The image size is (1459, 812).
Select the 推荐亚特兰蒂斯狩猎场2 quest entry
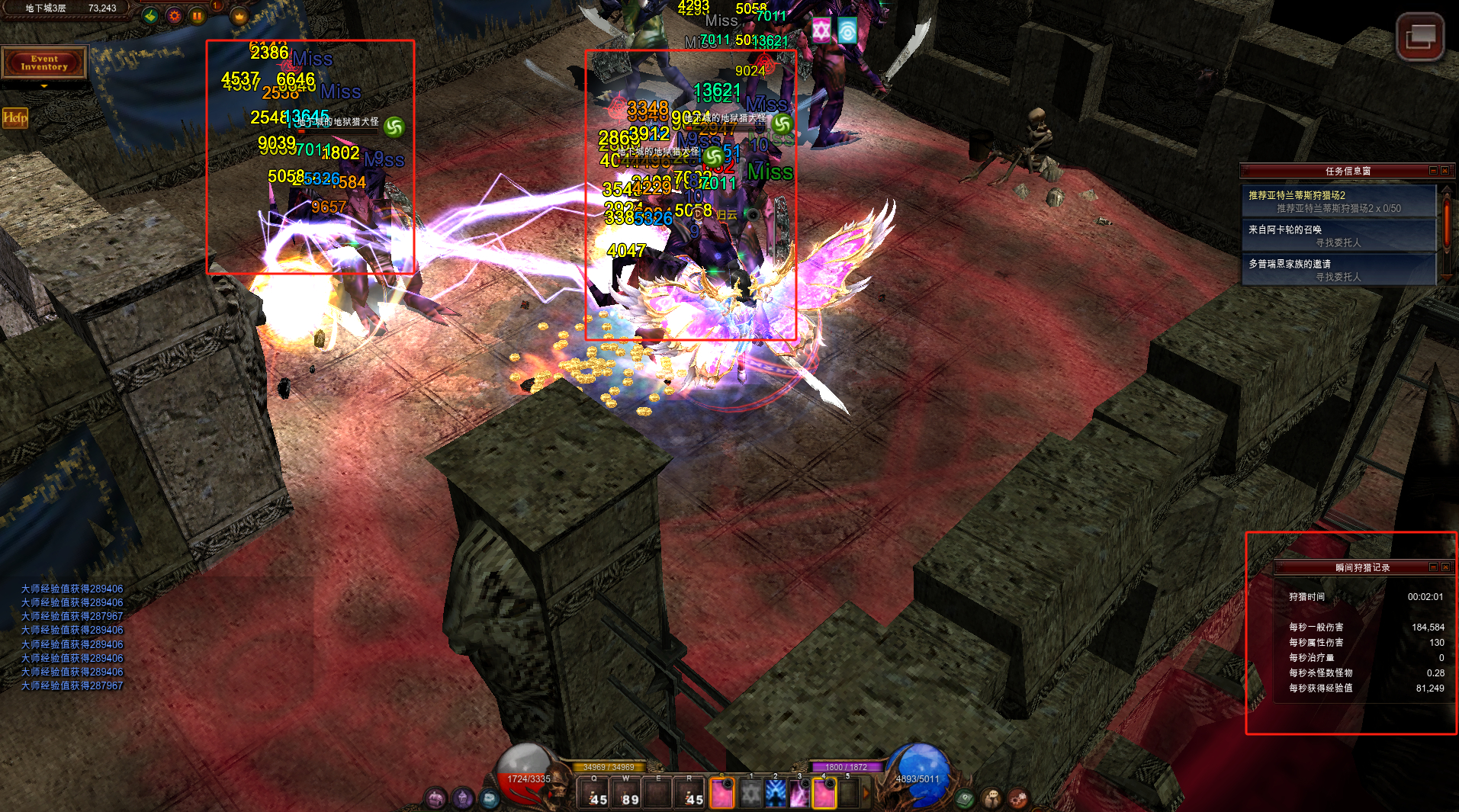(x=1338, y=201)
